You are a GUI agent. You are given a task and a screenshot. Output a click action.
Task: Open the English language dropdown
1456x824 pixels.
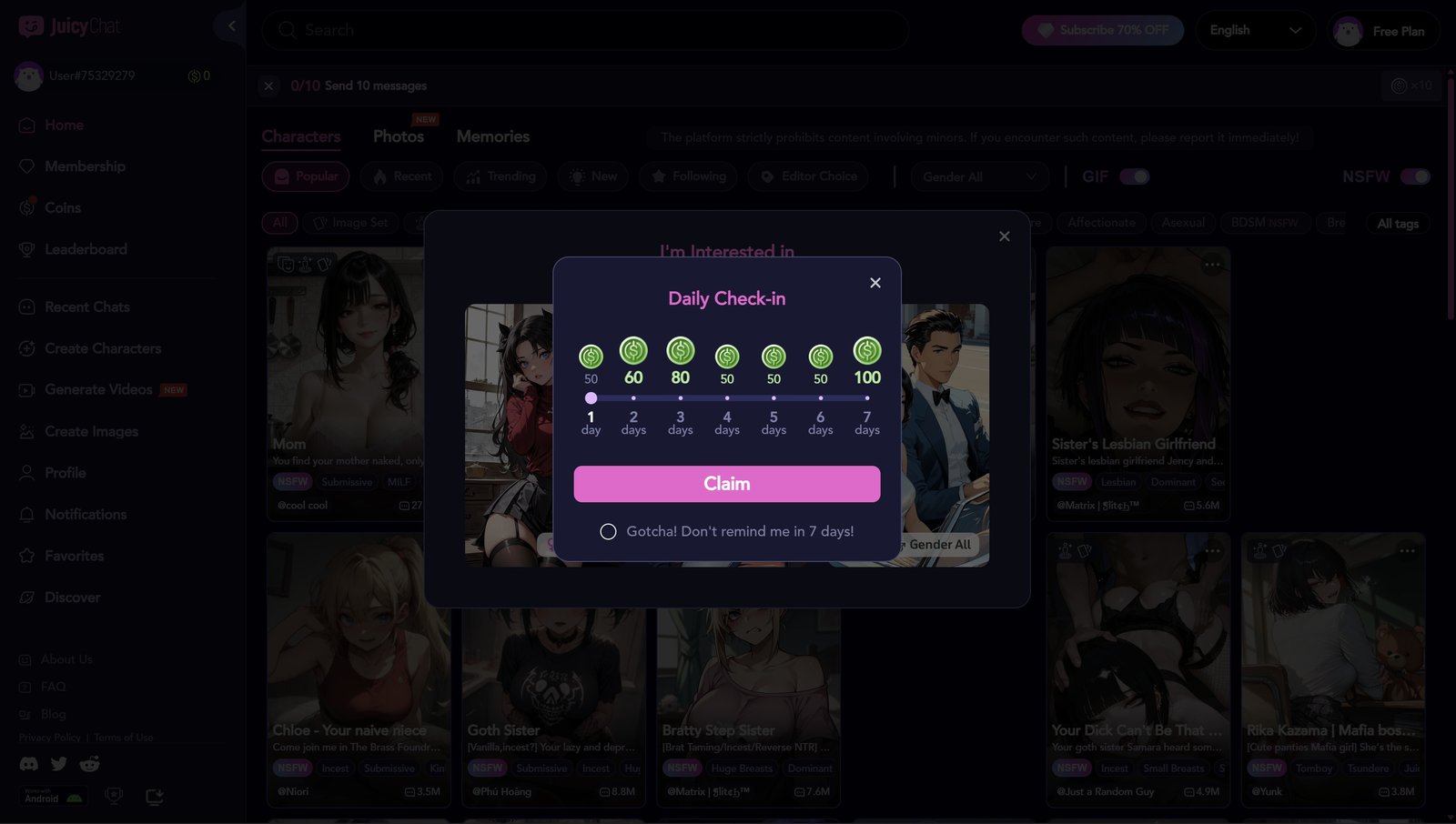click(1256, 30)
